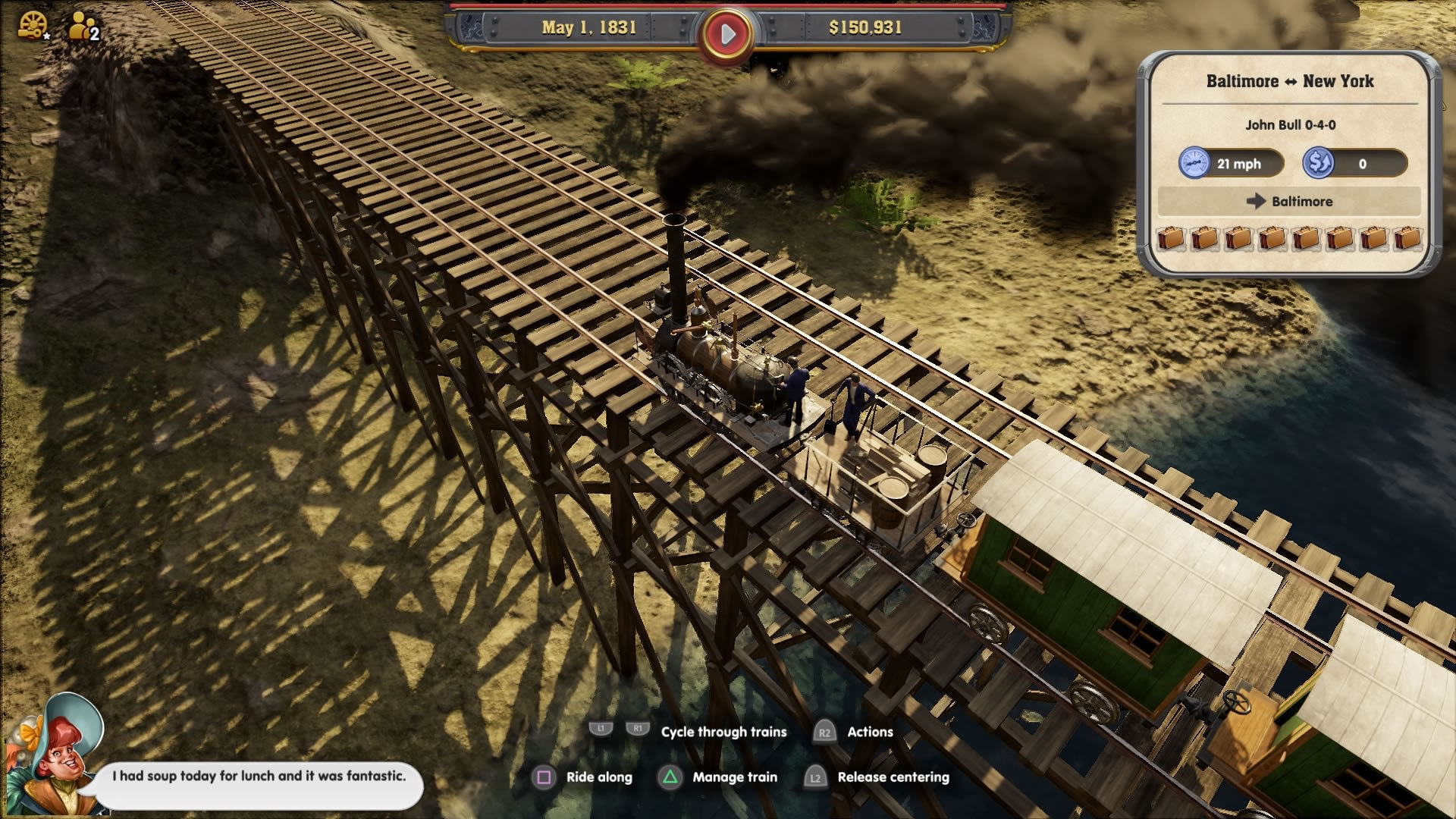
Task: Click the Ride along option
Action: point(599,777)
